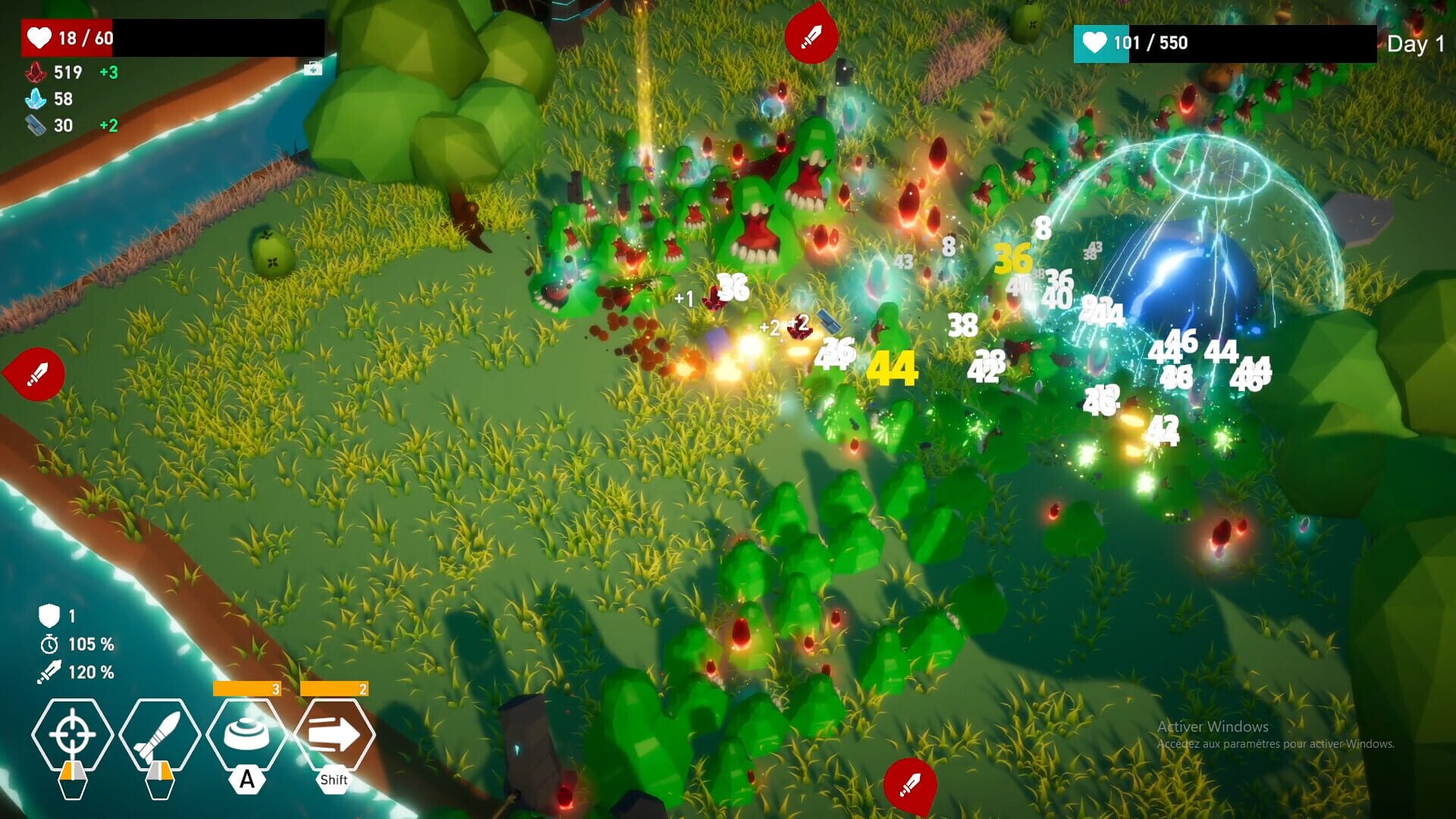Click the sword icon next to 120 %
The image size is (1456, 819).
(x=50, y=671)
